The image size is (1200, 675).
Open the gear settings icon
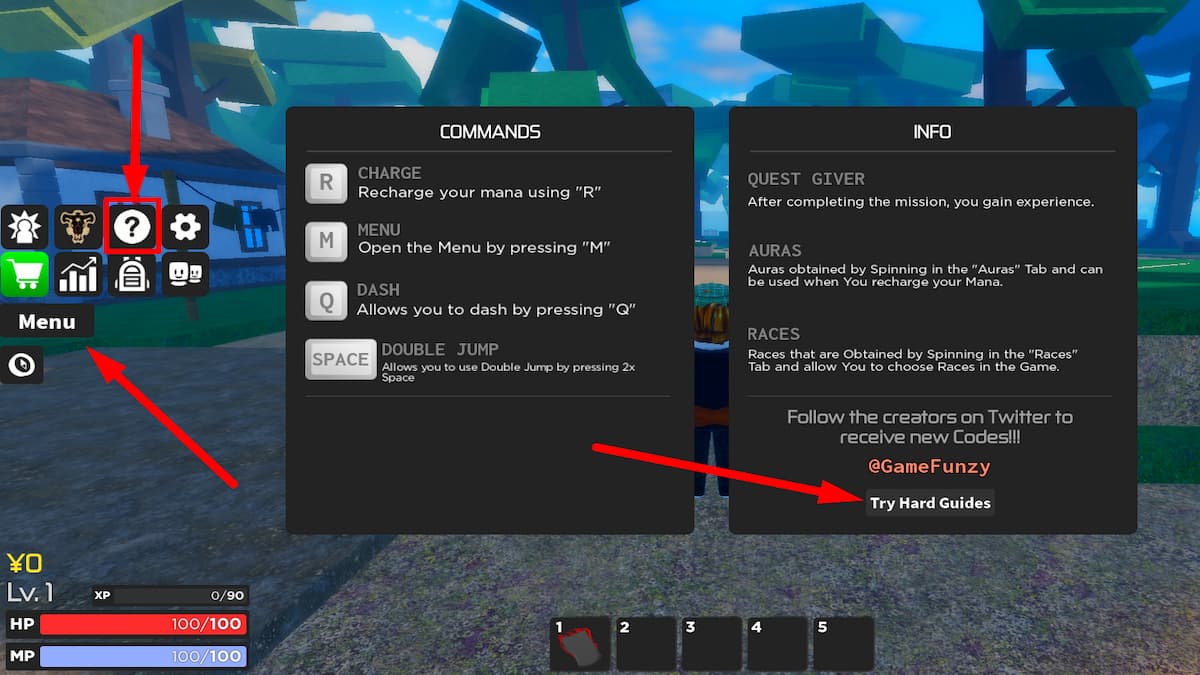185,227
